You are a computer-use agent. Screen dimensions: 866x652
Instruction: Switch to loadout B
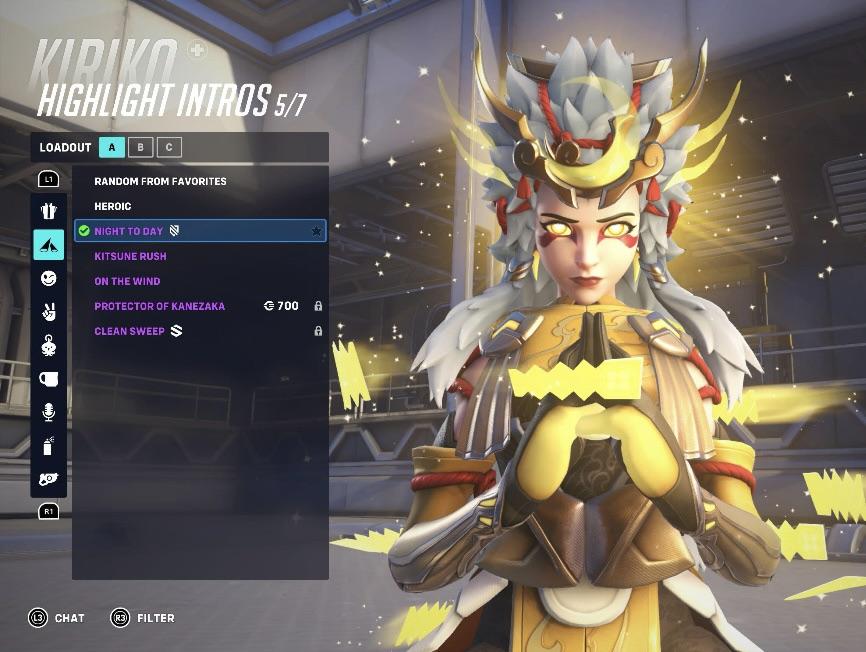[141, 147]
